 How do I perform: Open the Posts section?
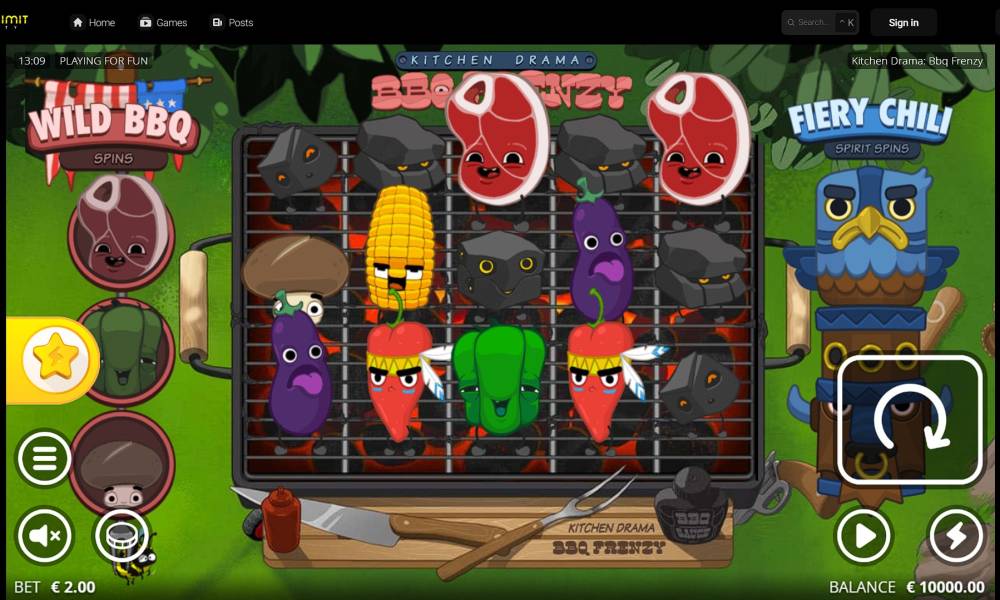[x=232, y=22]
